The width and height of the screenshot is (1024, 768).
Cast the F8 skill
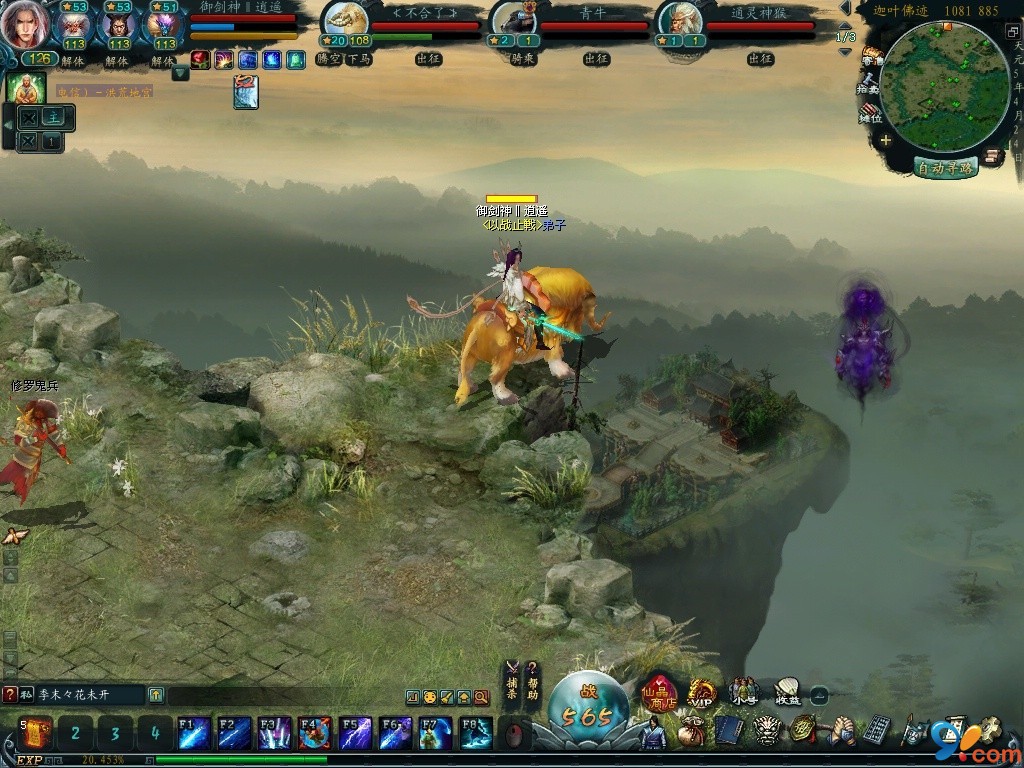[x=476, y=733]
